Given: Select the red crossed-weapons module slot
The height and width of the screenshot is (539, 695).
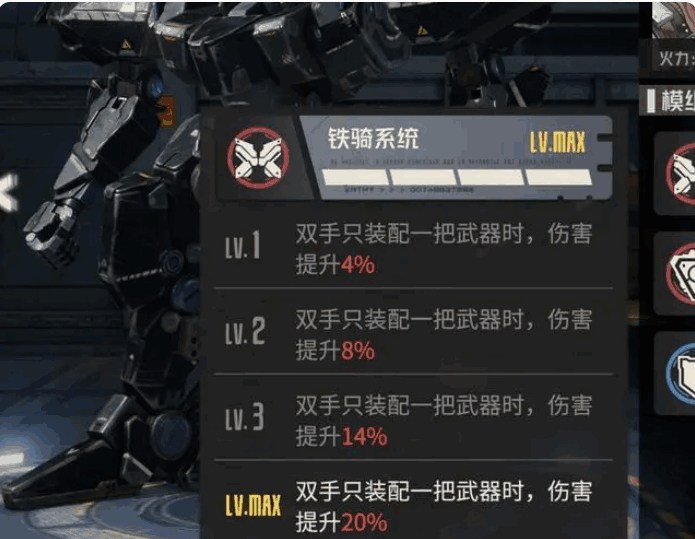Looking at the screenshot, I should tap(681, 170).
